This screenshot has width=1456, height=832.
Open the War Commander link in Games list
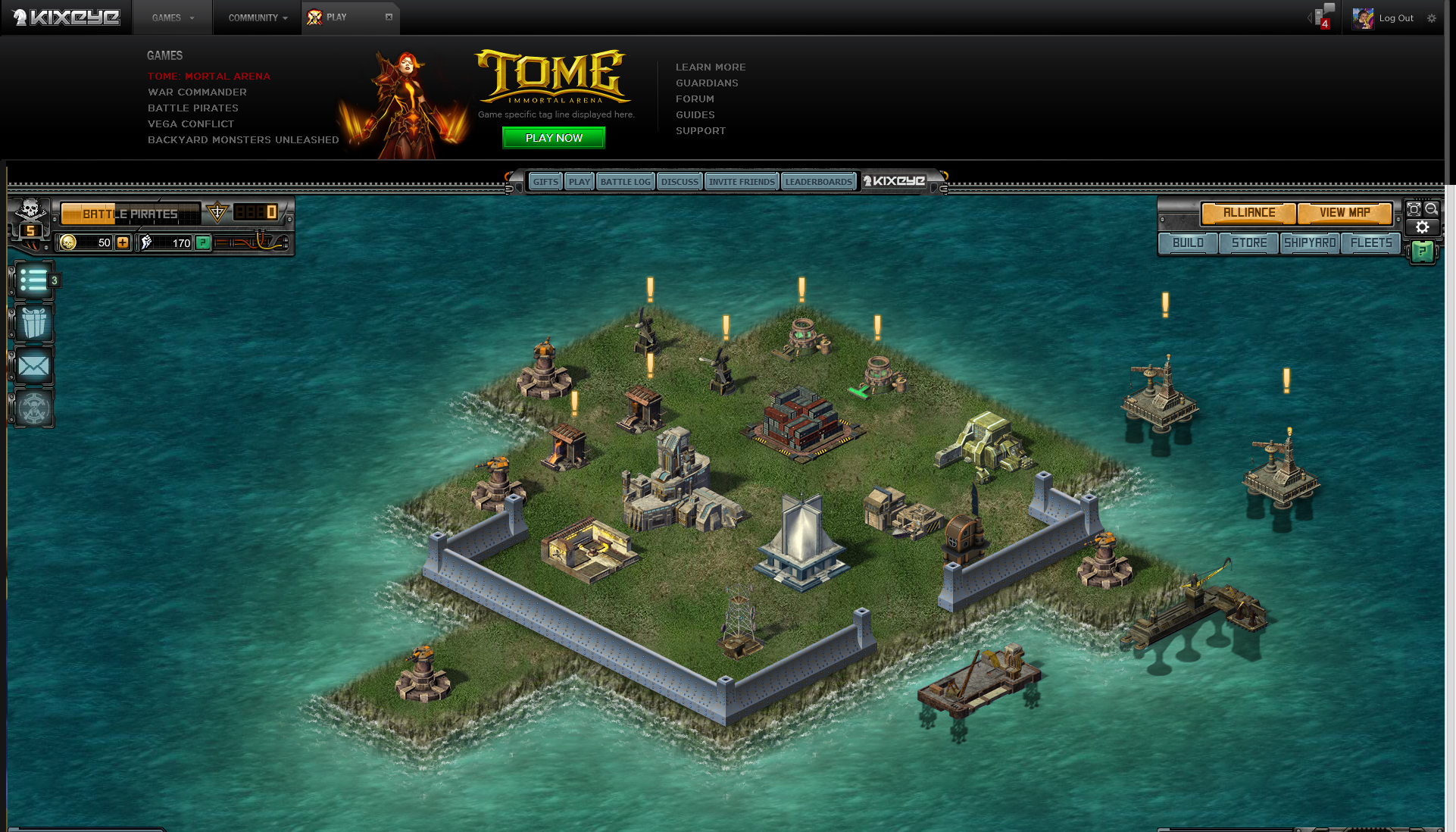coord(197,92)
